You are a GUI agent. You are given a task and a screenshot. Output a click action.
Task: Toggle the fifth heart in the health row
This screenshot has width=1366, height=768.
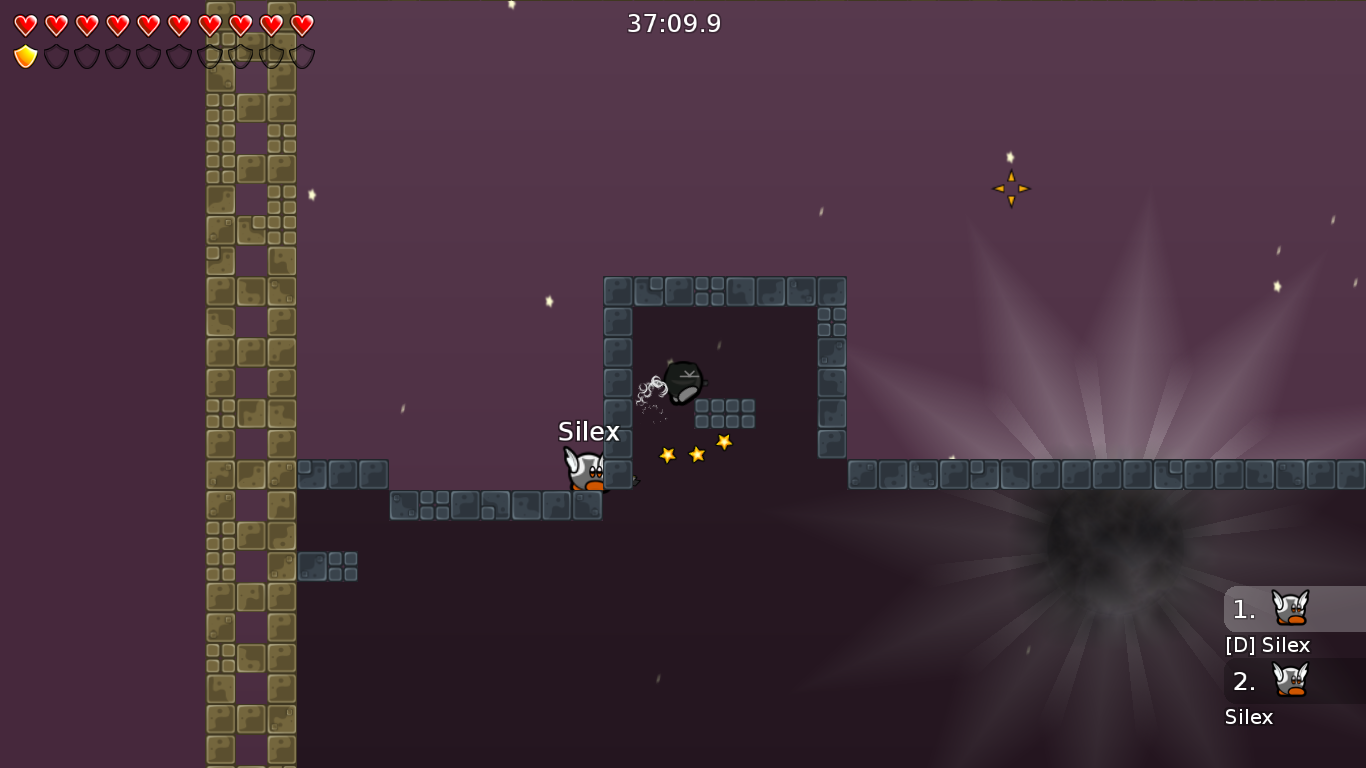[x=148, y=23]
